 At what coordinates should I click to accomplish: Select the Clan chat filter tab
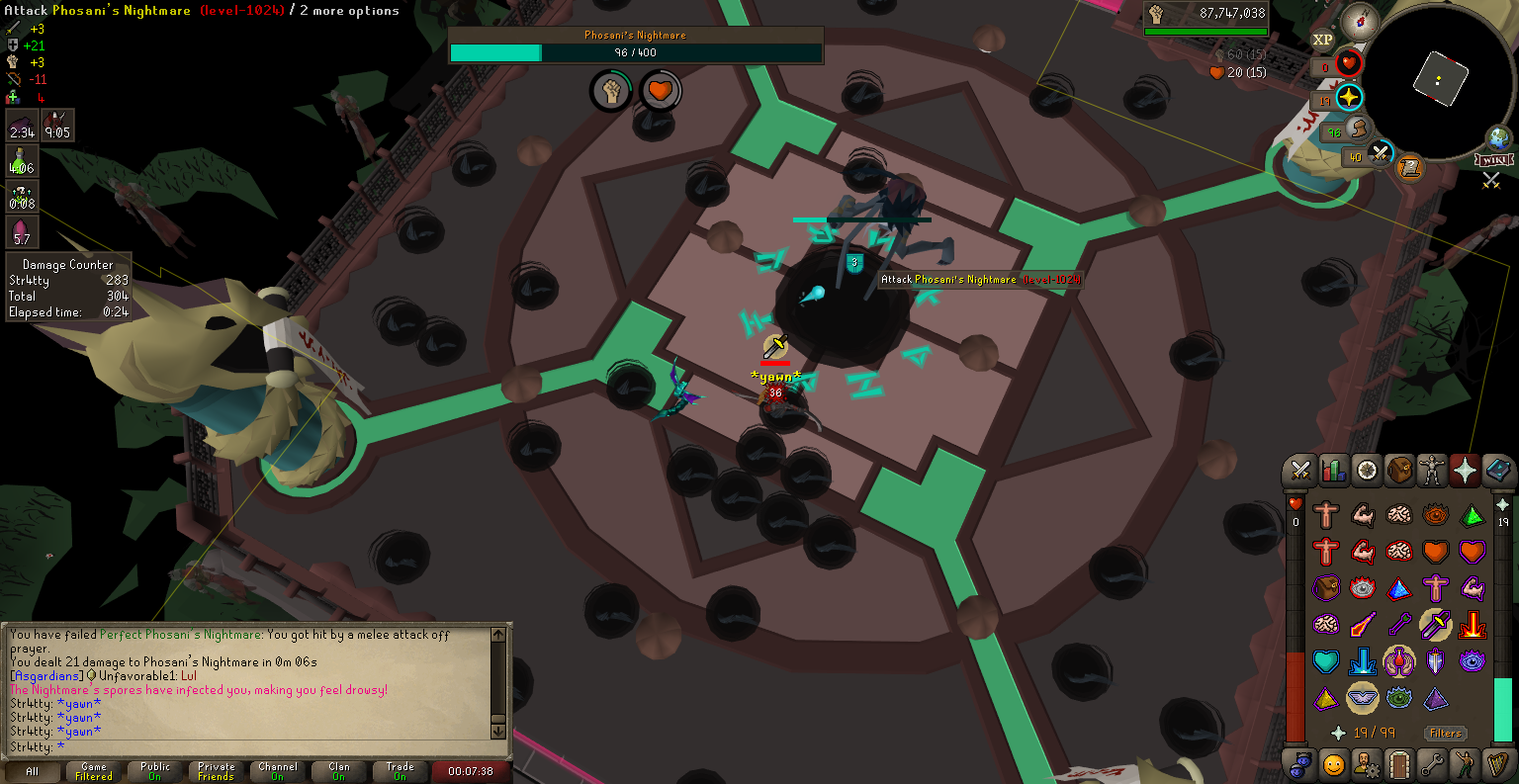pyautogui.click(x=339, y=771)
